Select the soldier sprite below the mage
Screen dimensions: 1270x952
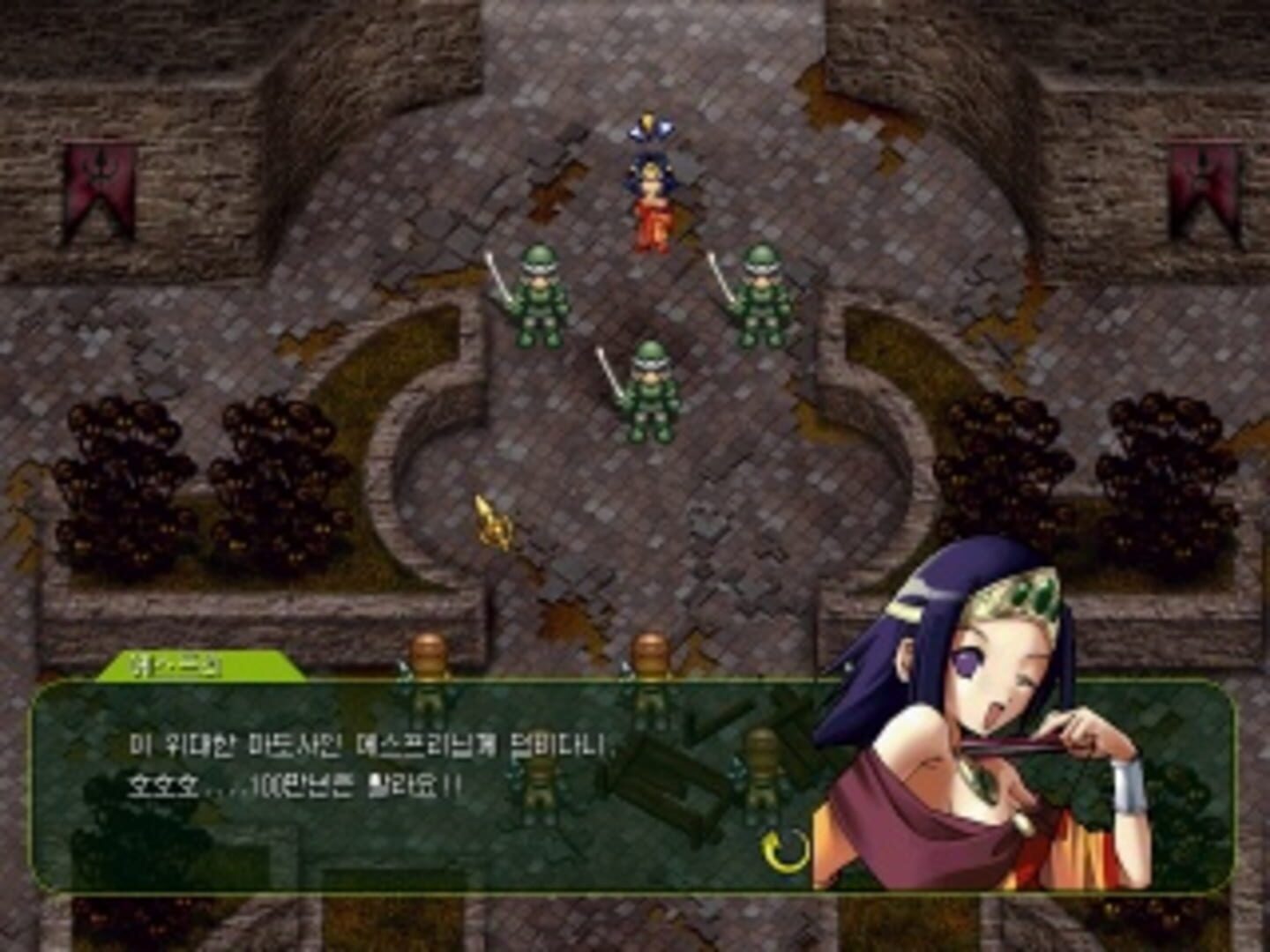point(650,388)
